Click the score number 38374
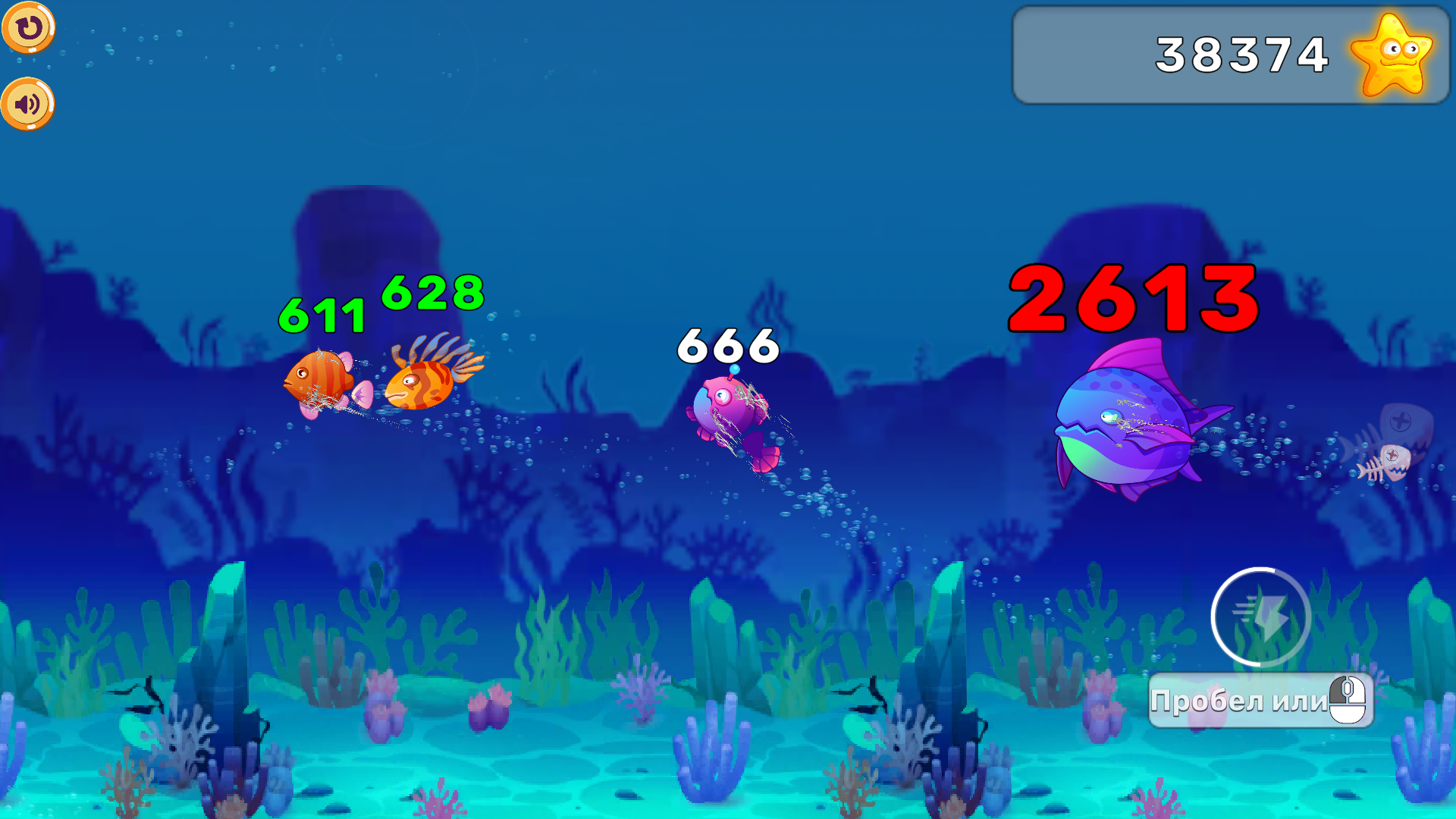Viewport: 1456px width, 819px height. point(1241,53)
